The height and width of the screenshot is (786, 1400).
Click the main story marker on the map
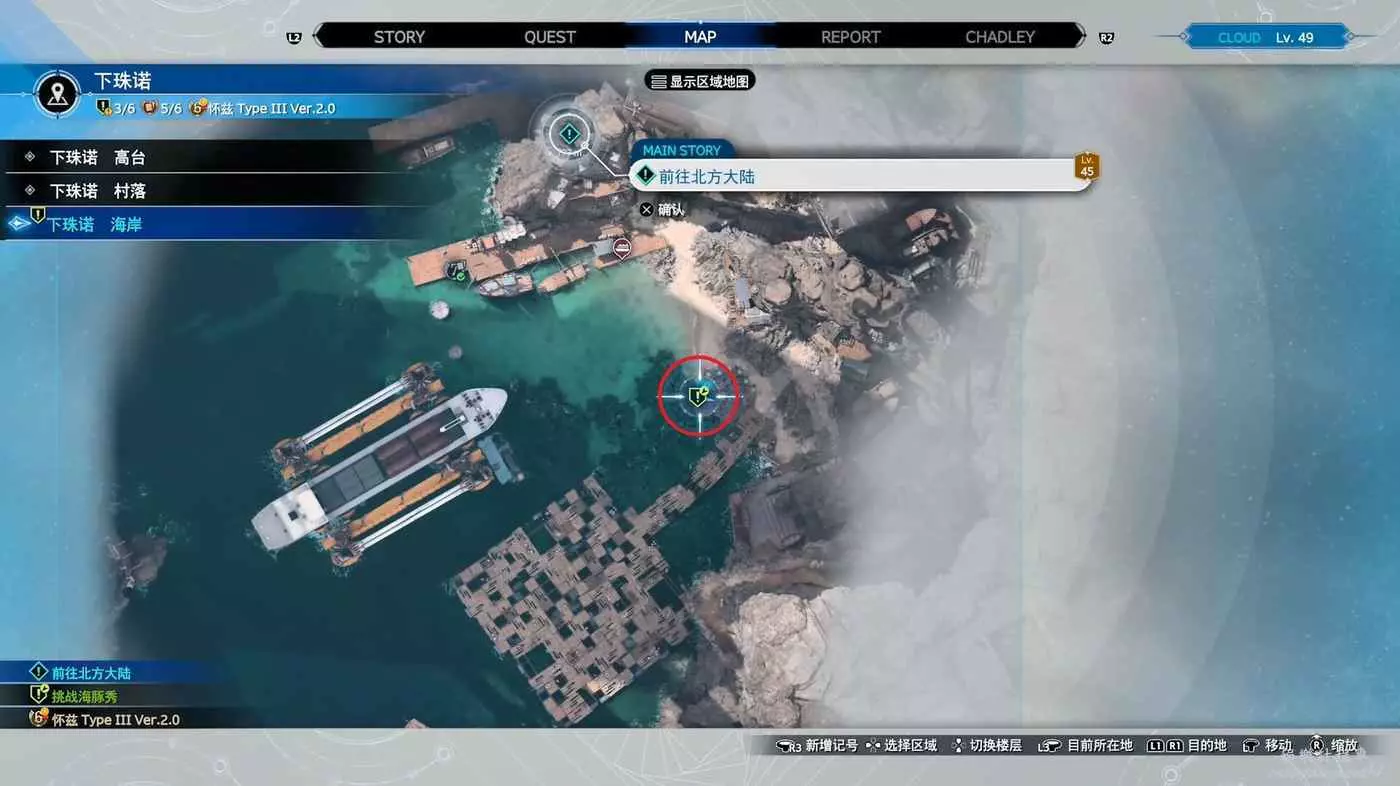point(569,132)
